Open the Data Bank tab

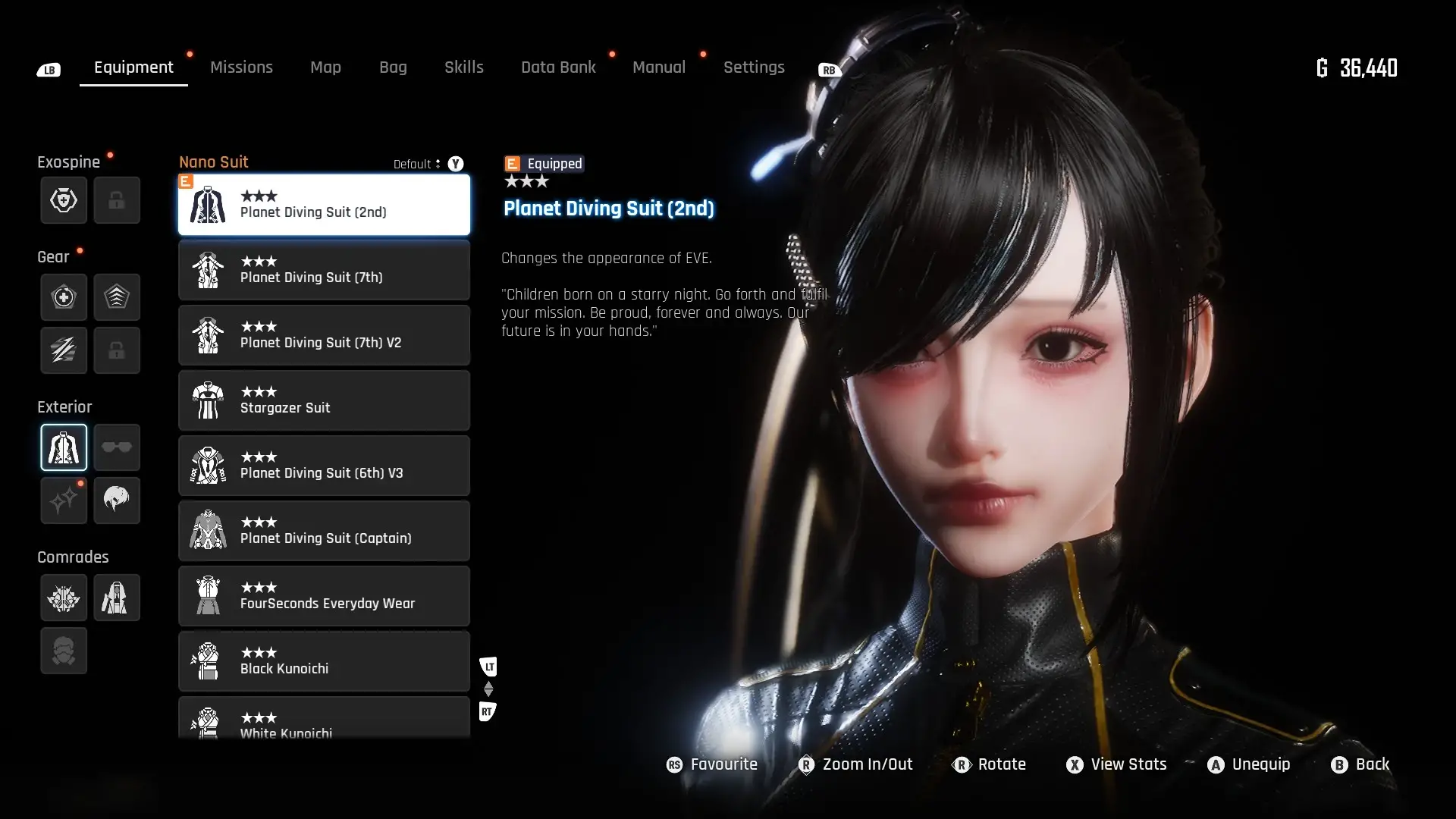tap(558, 67)
